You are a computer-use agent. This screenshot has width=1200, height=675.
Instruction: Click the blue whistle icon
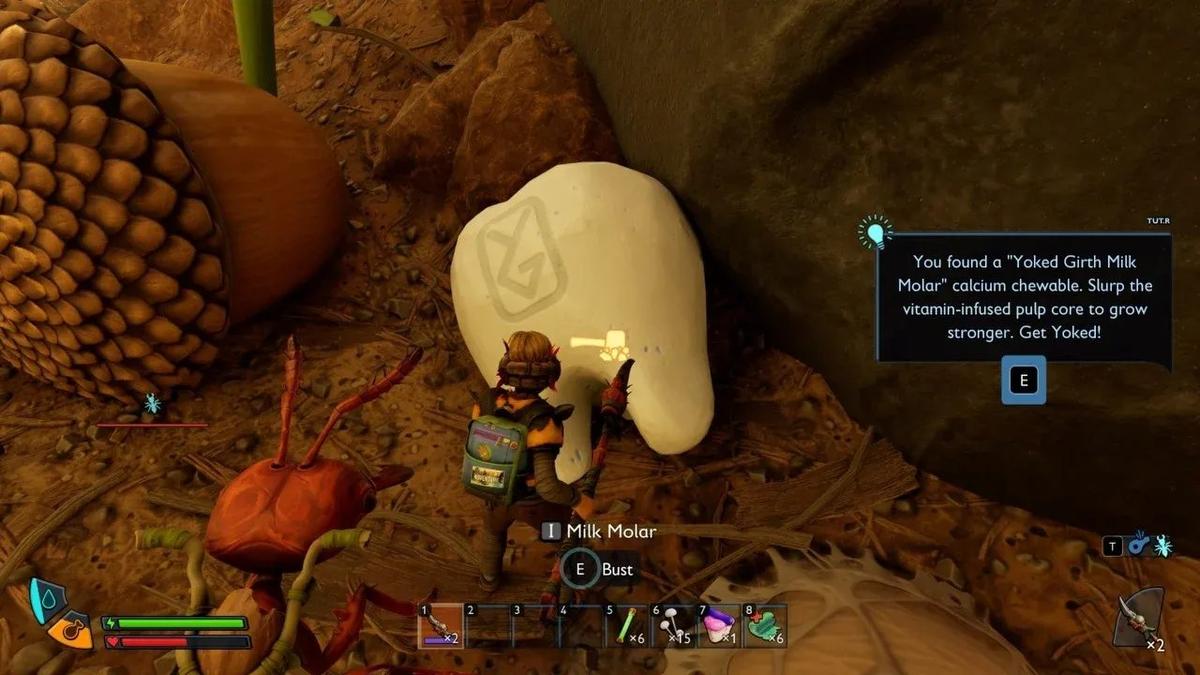1138,546
